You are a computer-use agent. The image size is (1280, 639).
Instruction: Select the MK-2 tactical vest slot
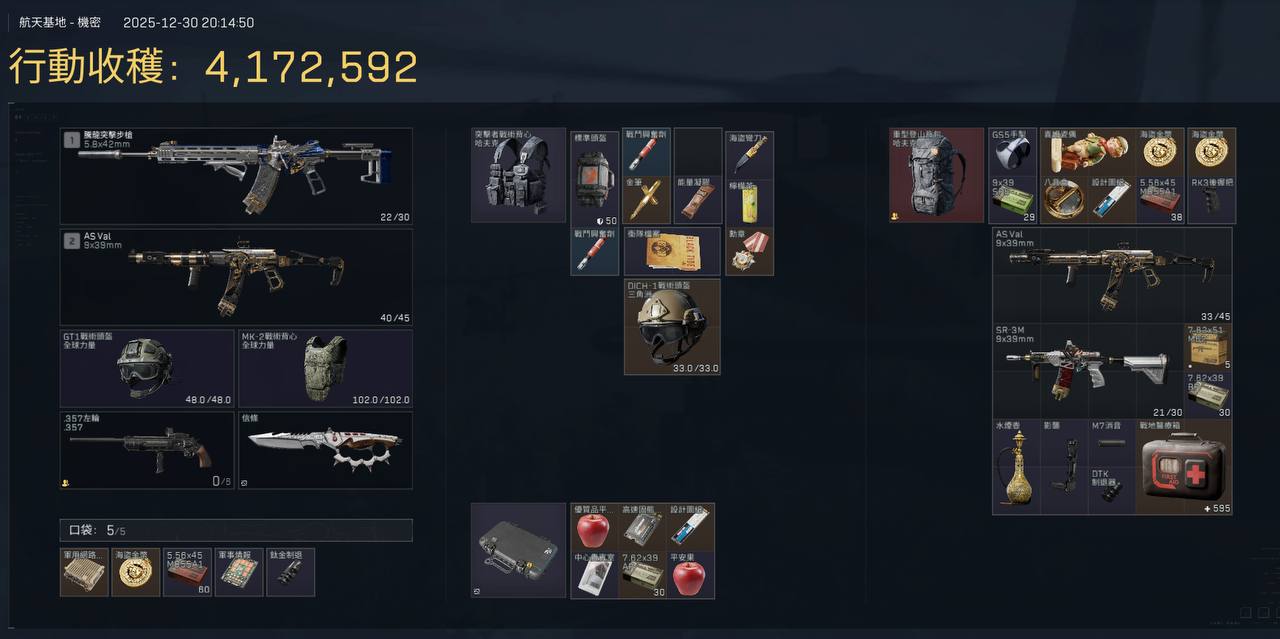pos(325,368)
